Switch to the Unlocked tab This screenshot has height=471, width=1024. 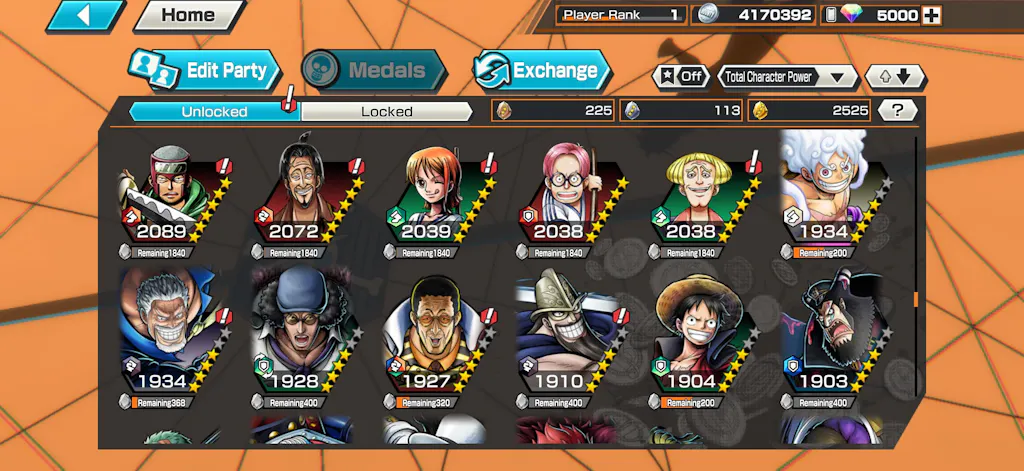(215, 111)
